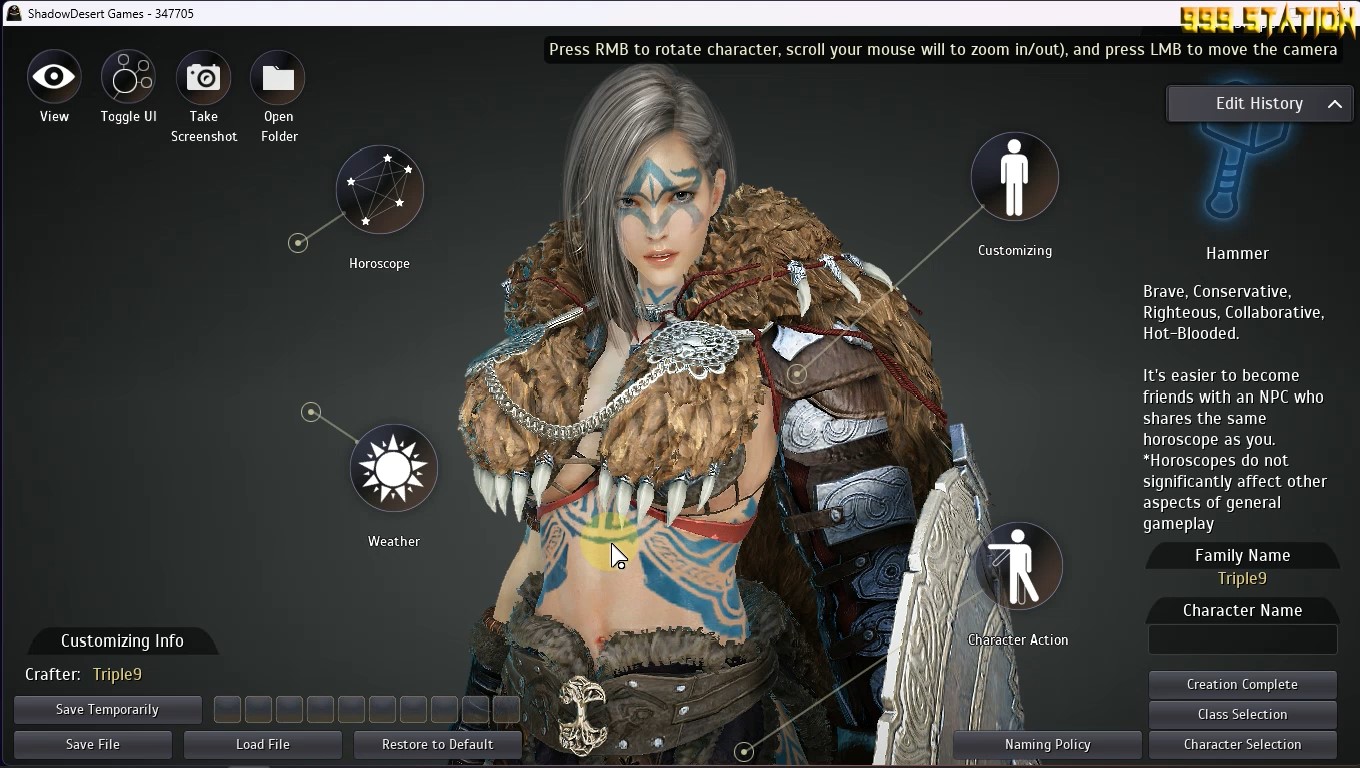This screenshot has width=1360, height=768.
Task: Open the screenshot folder
Action: [x=278, y=77]
